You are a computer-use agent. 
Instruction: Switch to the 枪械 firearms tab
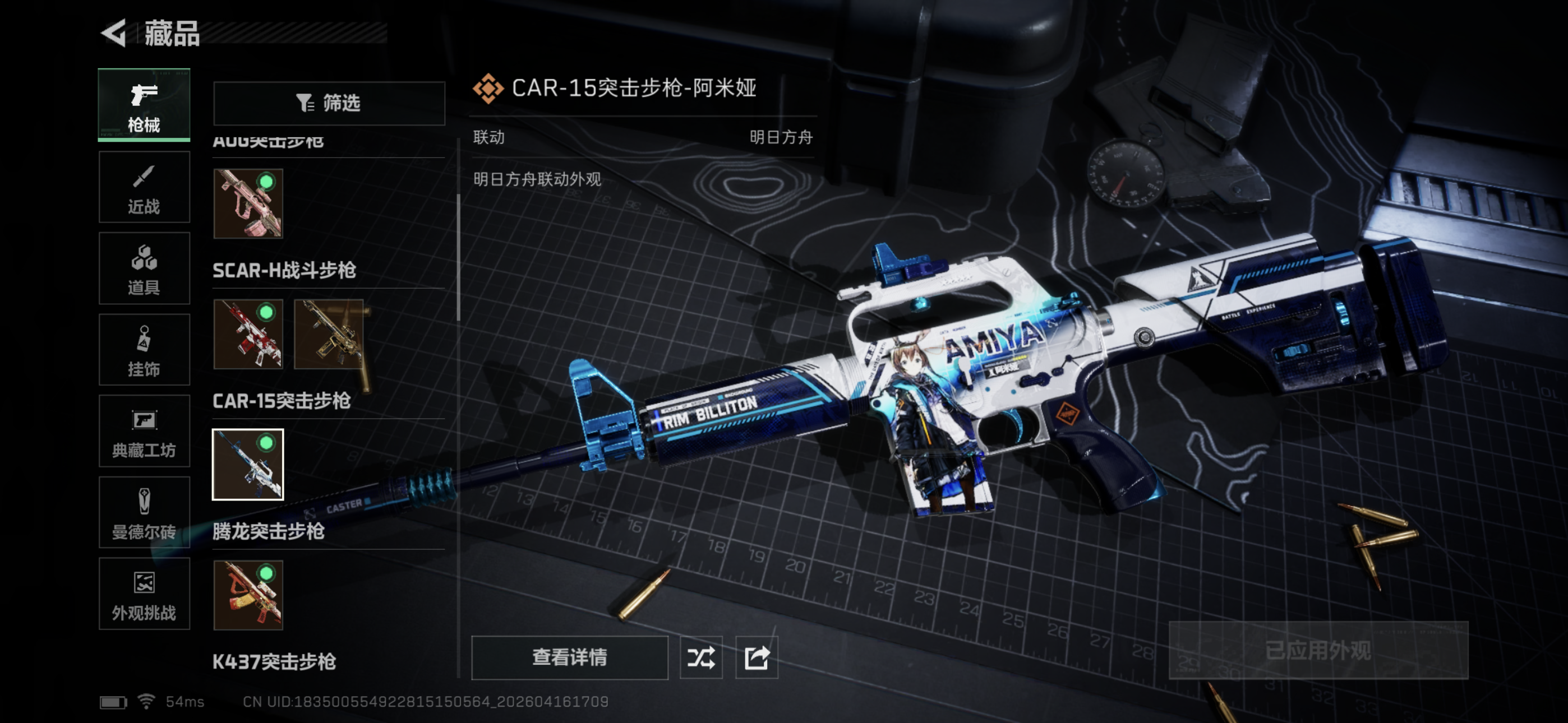pos(144,105)
